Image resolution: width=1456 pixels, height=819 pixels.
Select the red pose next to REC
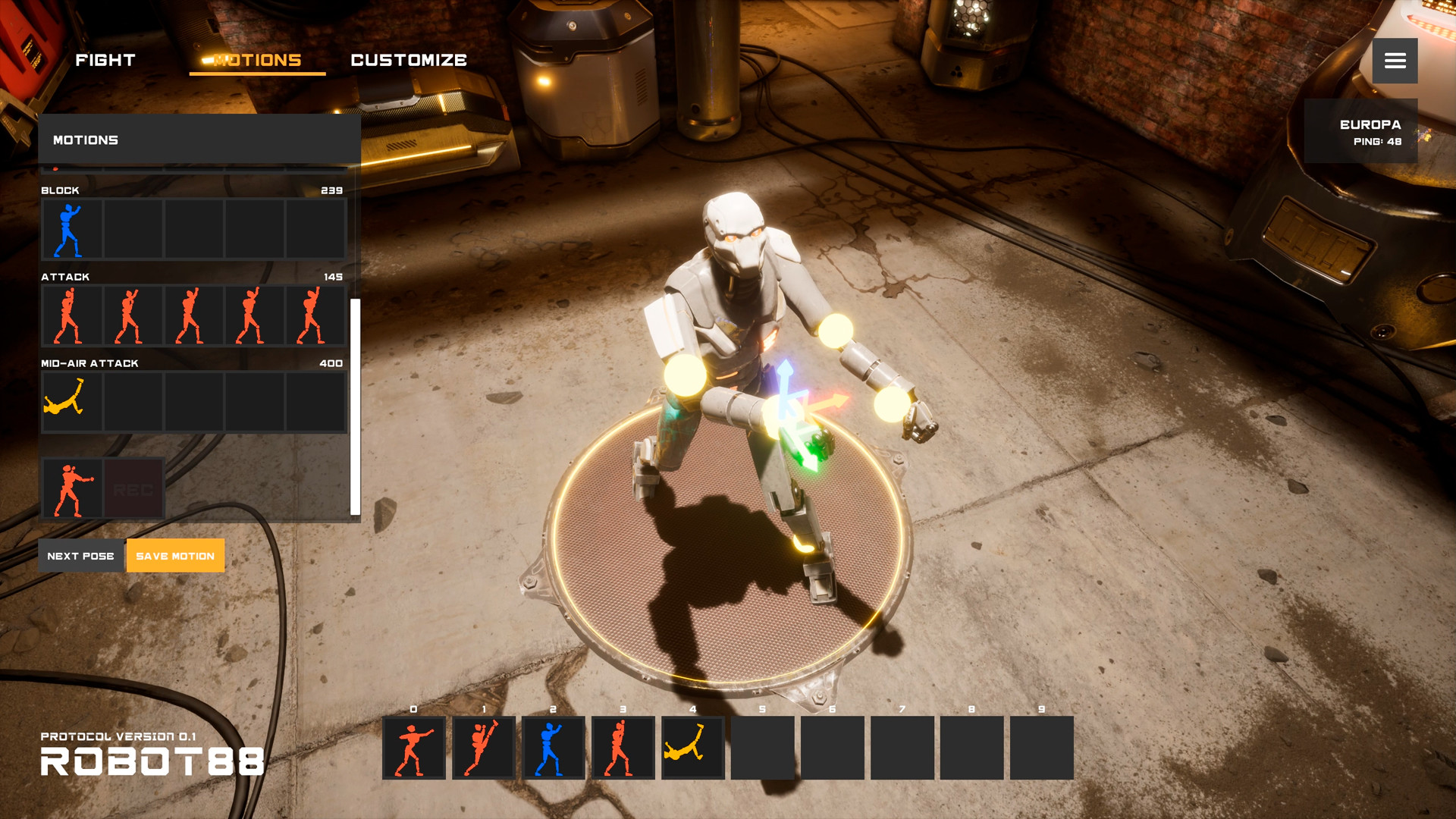click(71, 488)
